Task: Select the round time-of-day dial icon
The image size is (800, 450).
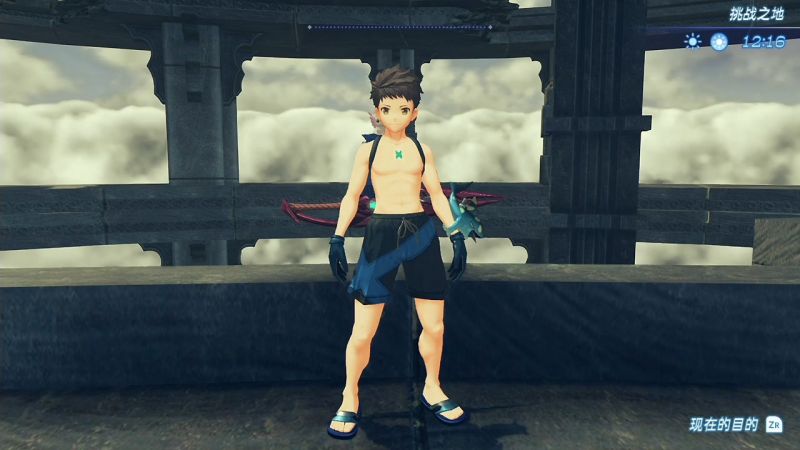Action: click(x=718, y=41)
